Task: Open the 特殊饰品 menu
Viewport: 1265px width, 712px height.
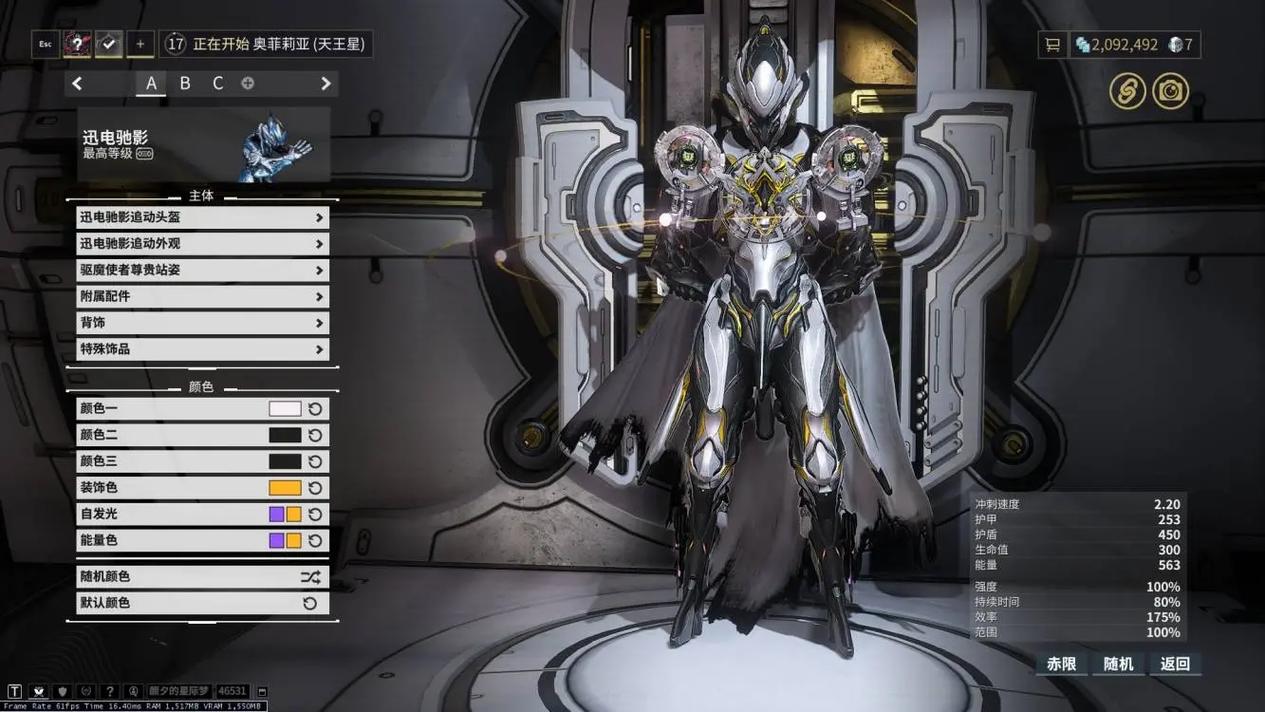Action: click(x=202, y=350)
